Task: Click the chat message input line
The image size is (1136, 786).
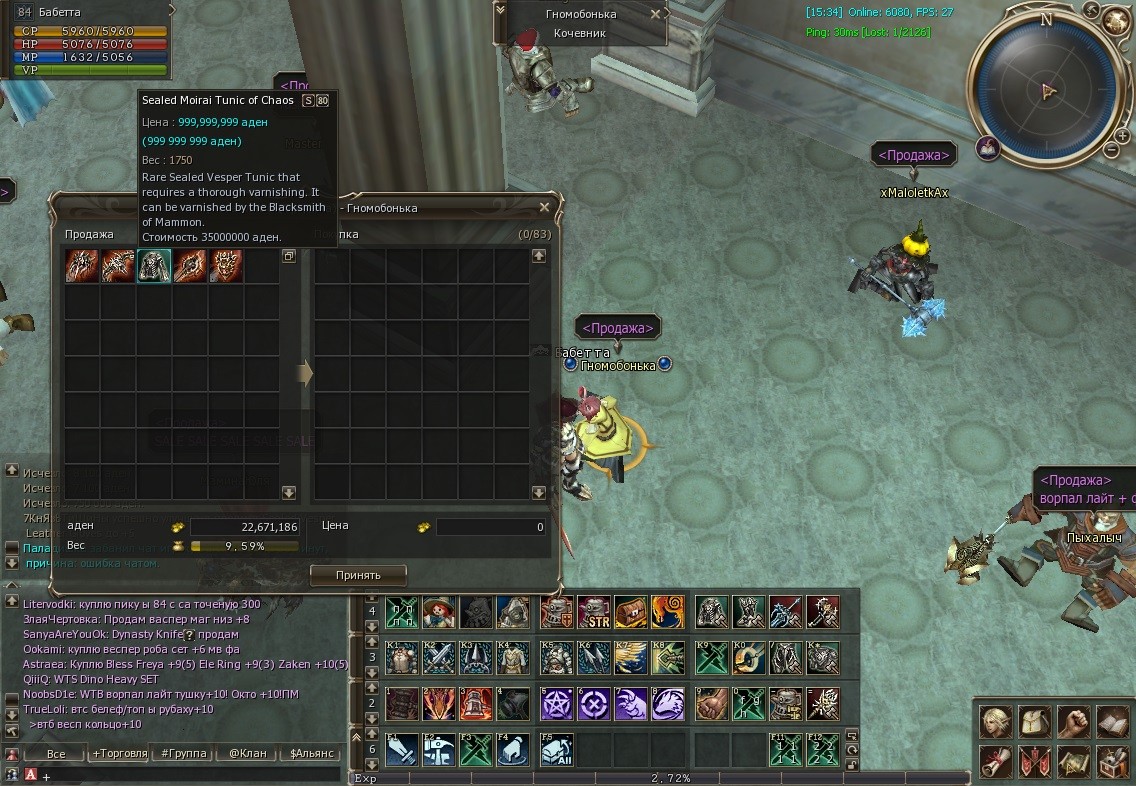Action: point(180,775)
